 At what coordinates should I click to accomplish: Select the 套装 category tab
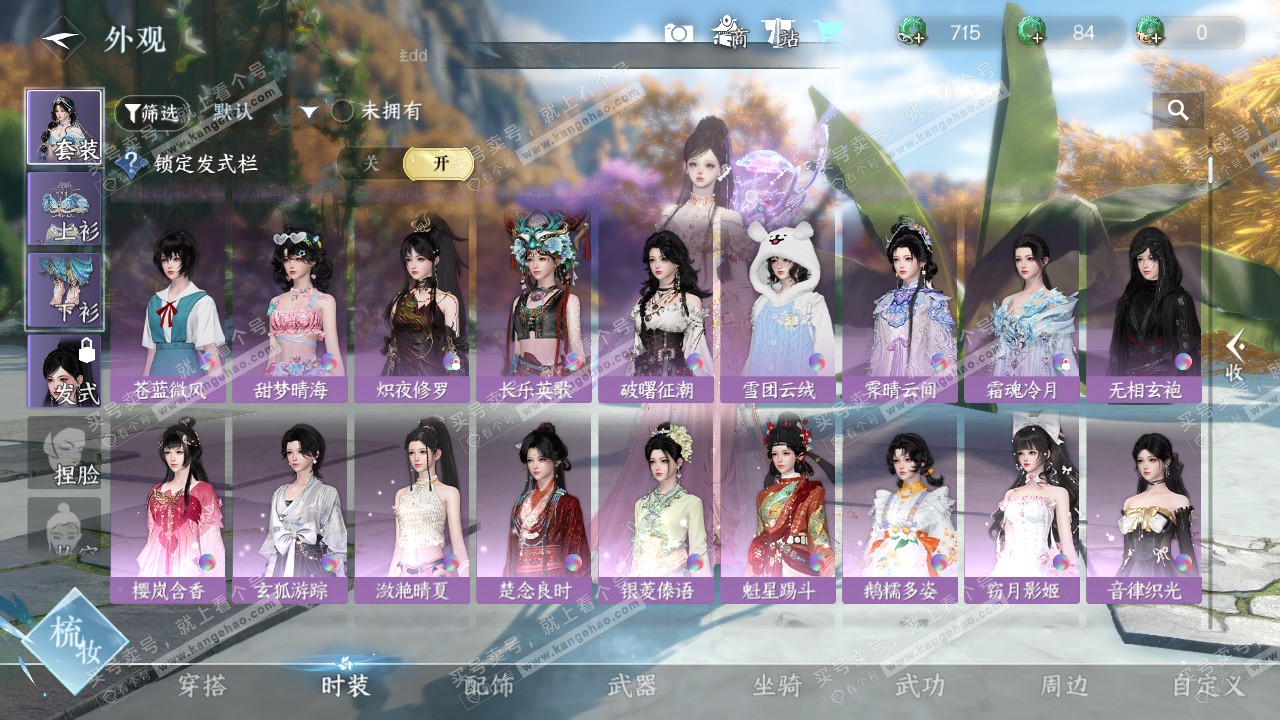pyautogui.click(x=64, y=127)
